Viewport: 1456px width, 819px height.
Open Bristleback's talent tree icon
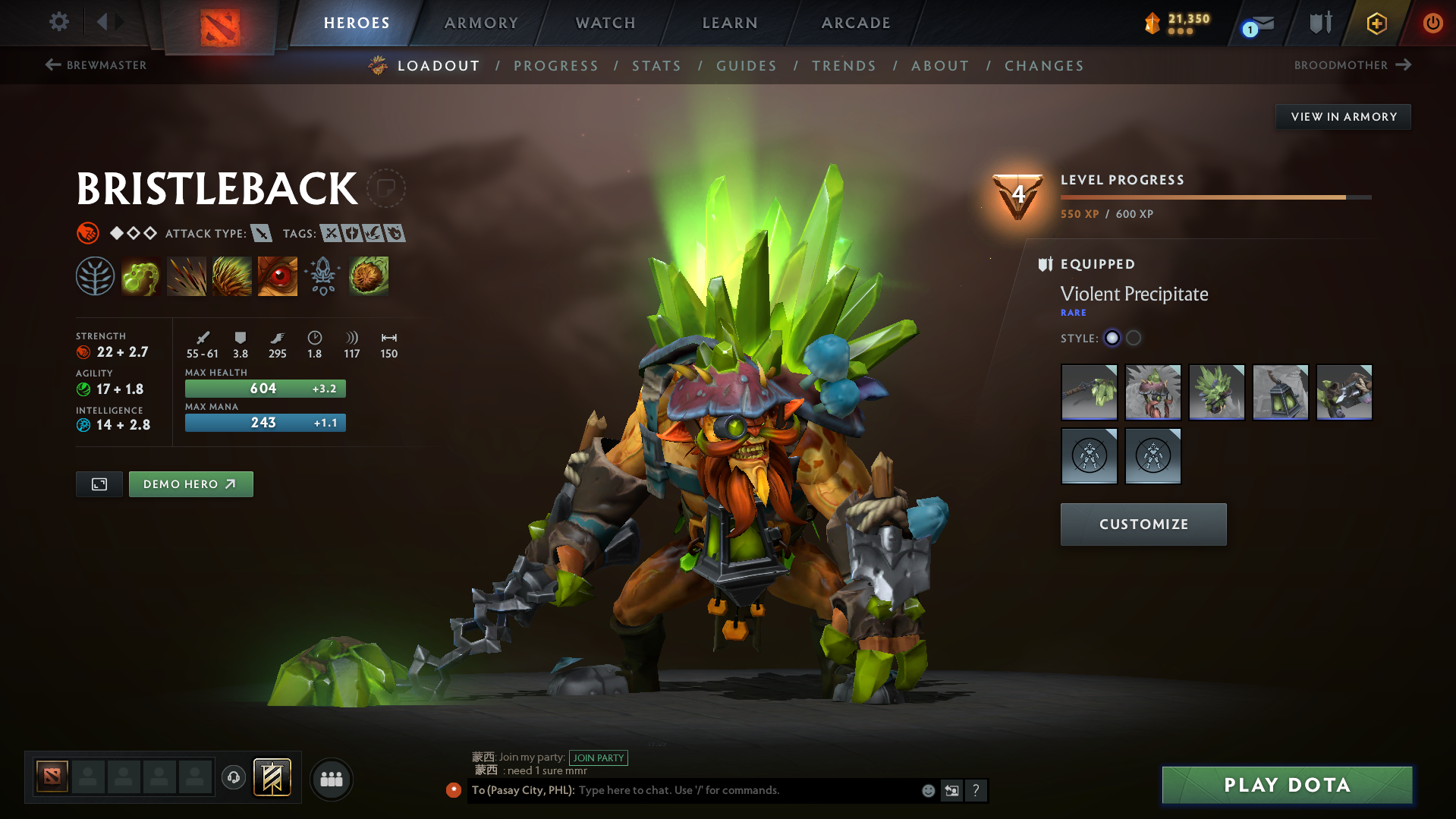[x=95, y=276]
